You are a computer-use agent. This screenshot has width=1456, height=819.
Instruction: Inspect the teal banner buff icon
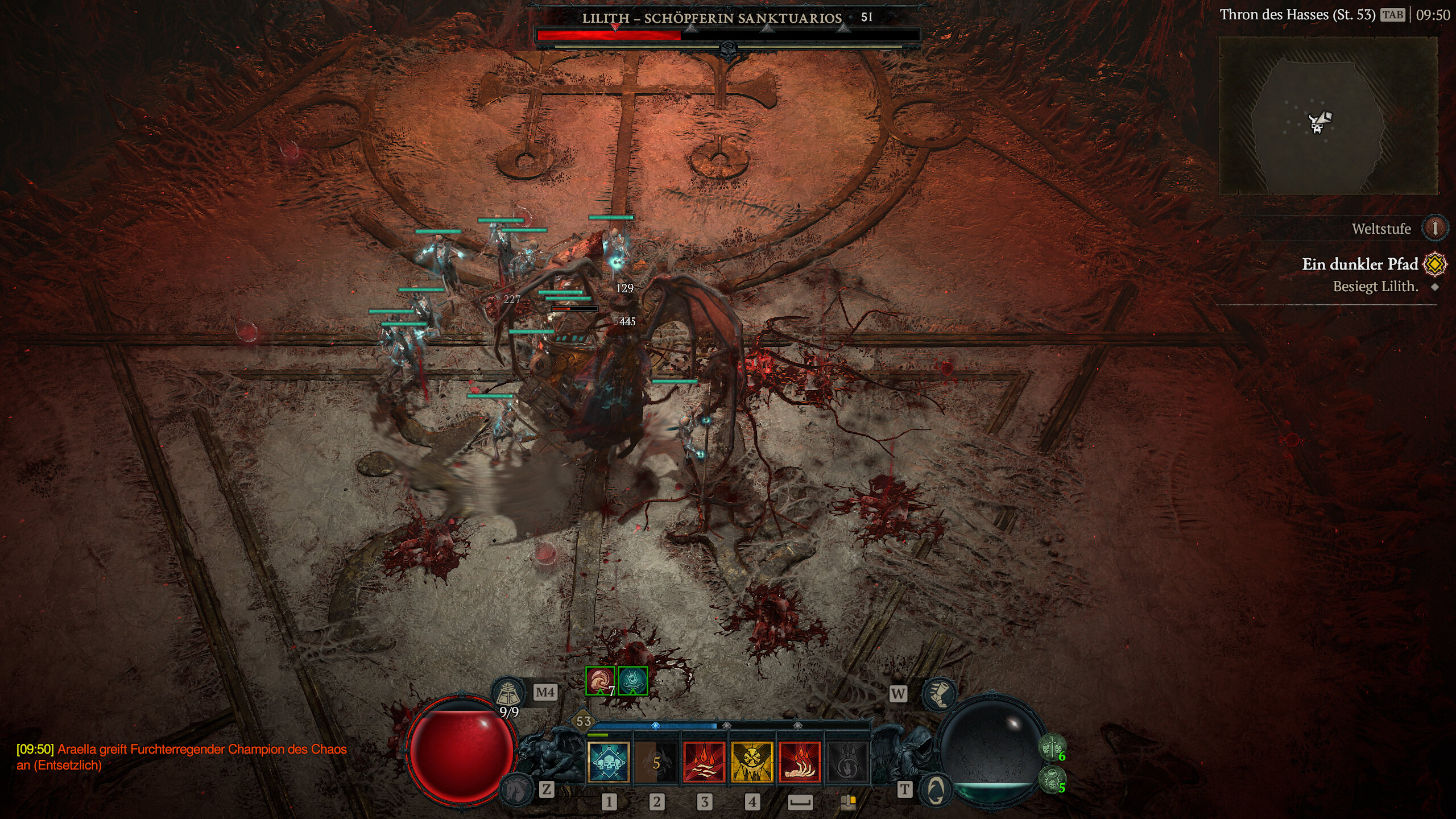coord(632,681)
